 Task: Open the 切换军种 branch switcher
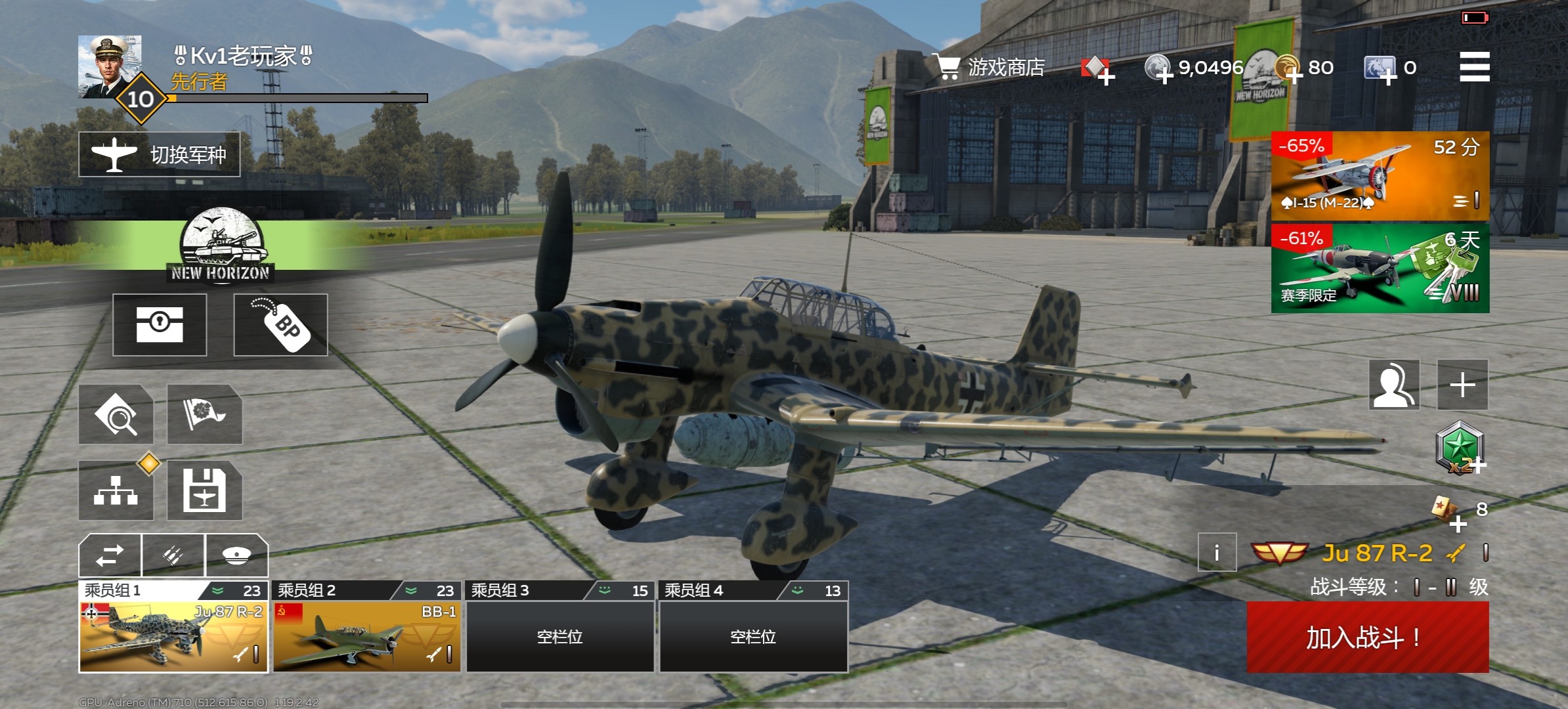pyautogui.click(x=160, y=154)
